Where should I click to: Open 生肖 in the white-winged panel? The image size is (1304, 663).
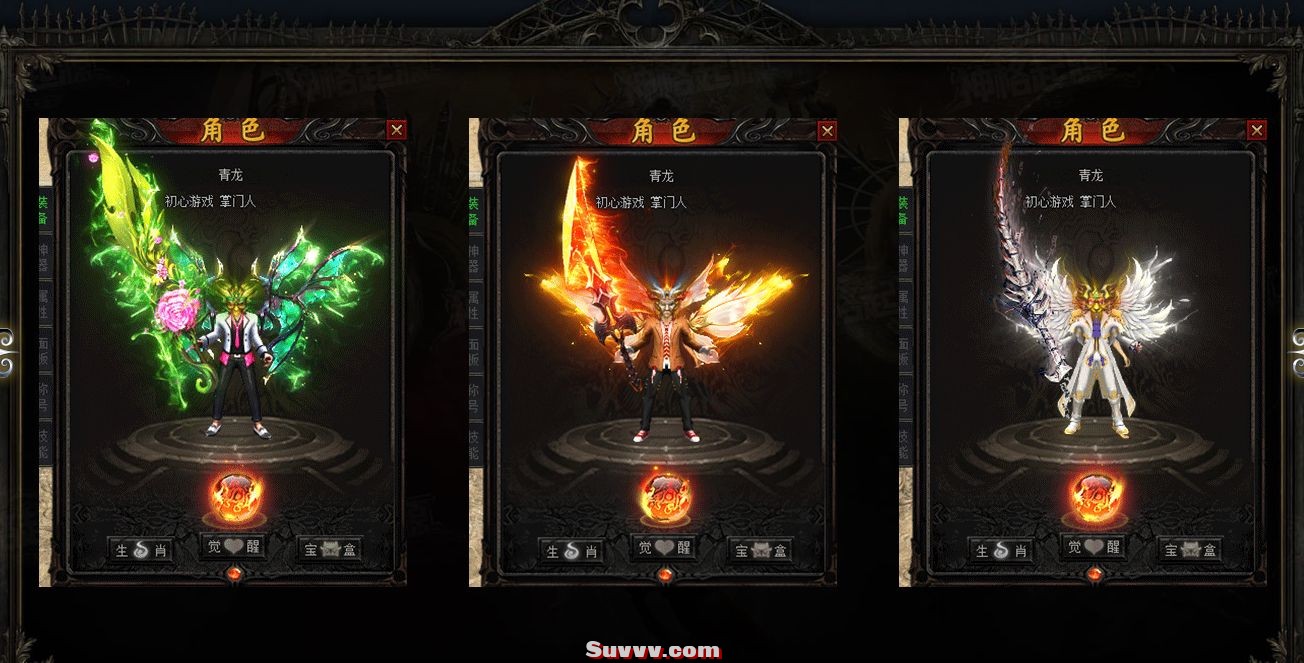click(1001, 550)
